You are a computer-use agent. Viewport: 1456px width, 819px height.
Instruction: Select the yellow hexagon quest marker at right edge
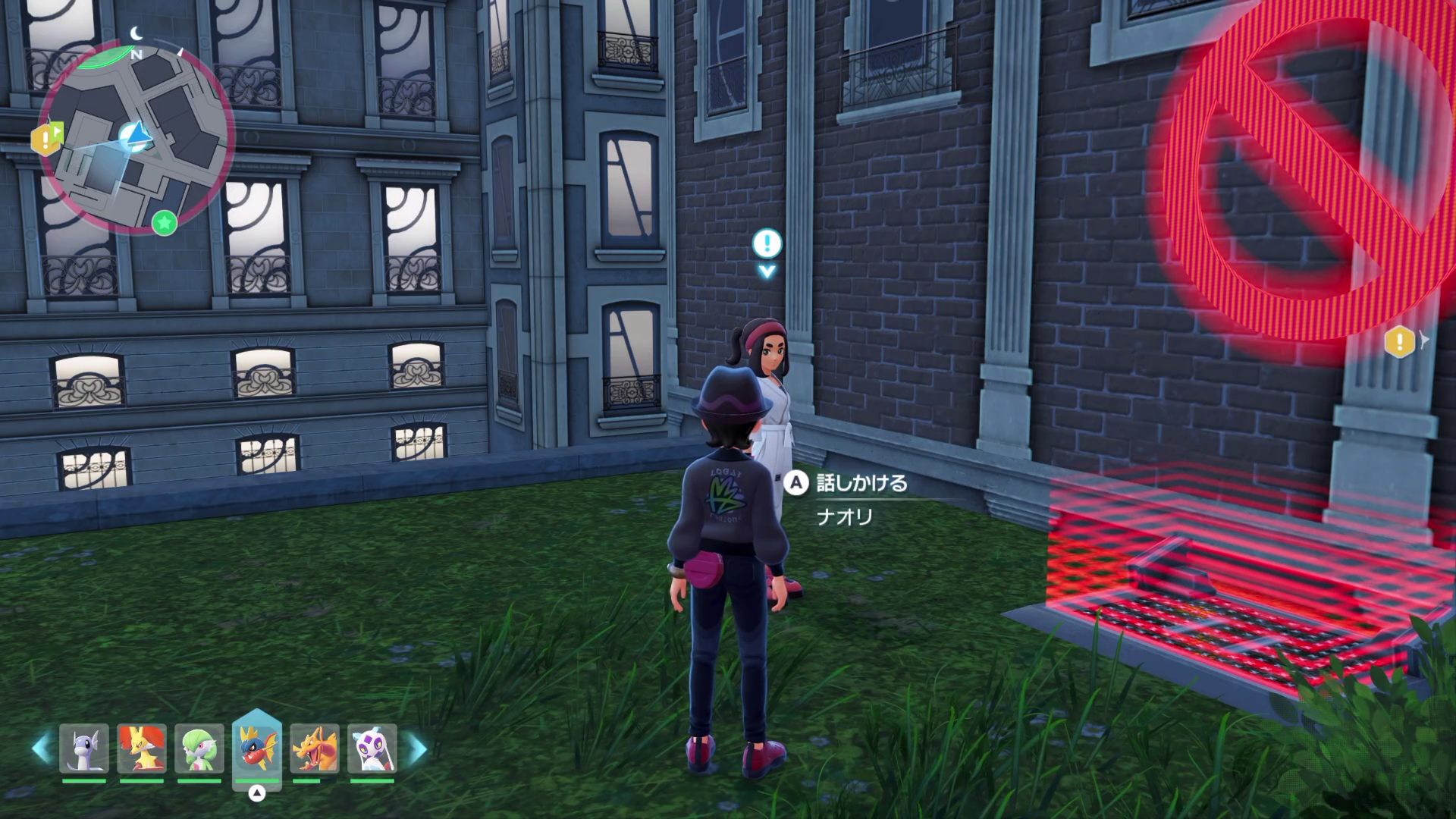1400,342
